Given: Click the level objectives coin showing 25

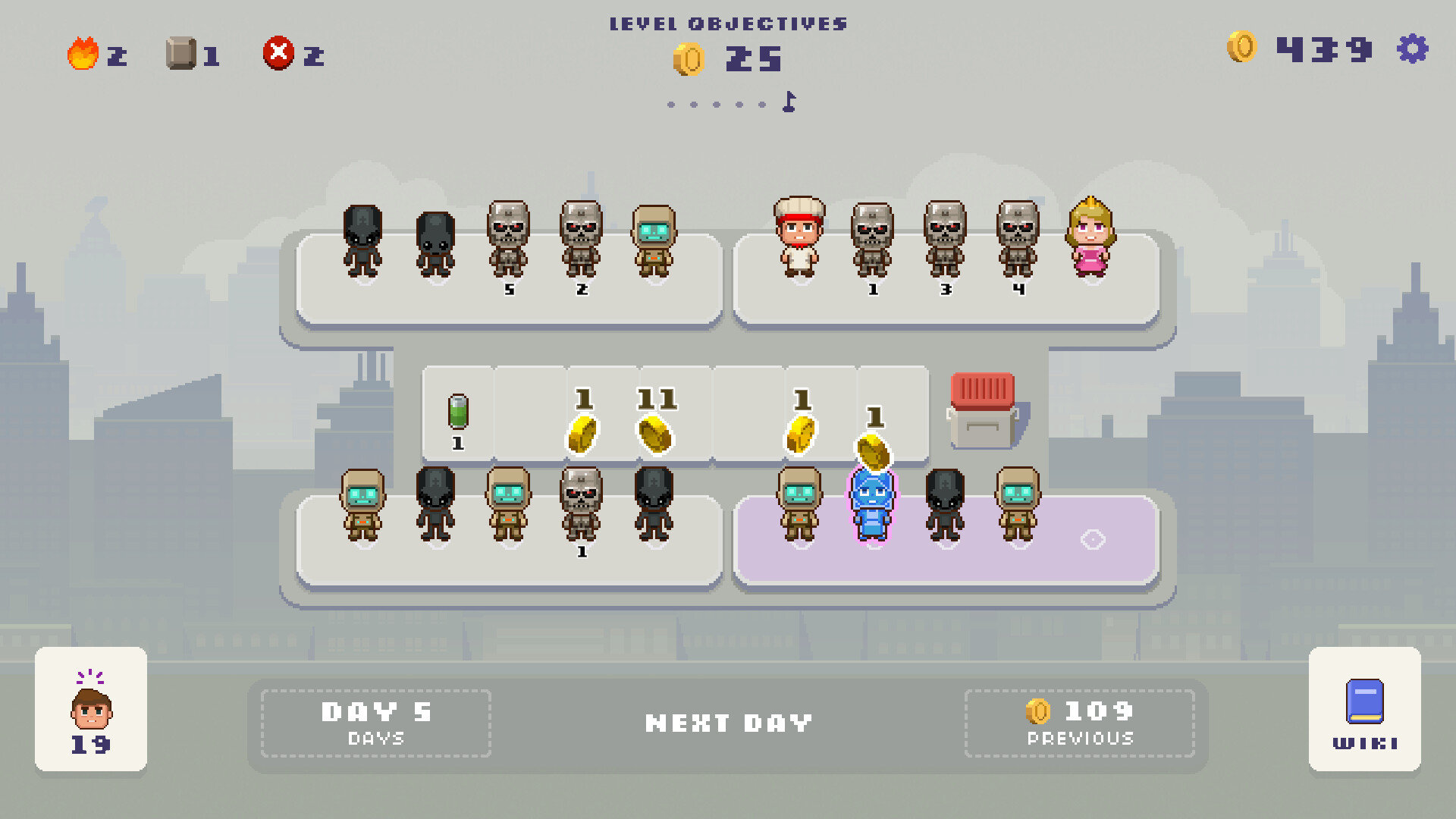Looking at the screenshot, I should click(x=689, y=58).
